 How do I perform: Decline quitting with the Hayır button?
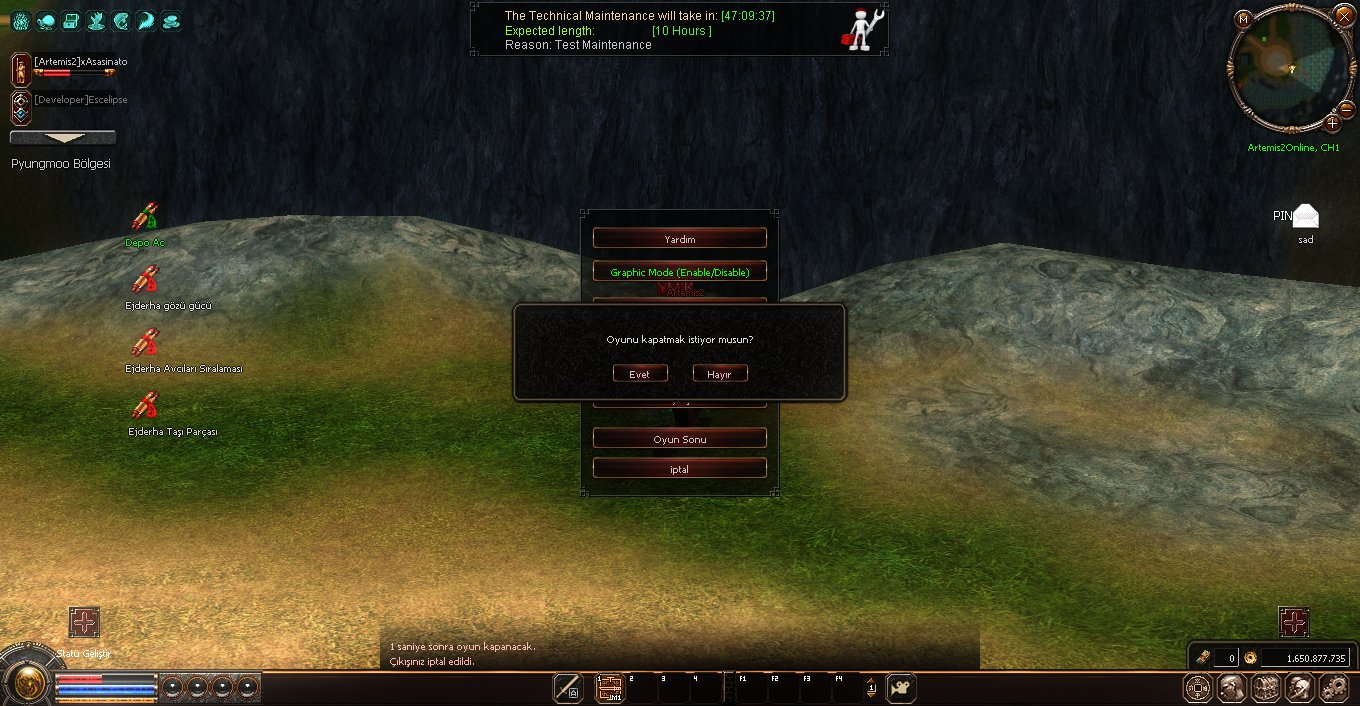point(720,374)
